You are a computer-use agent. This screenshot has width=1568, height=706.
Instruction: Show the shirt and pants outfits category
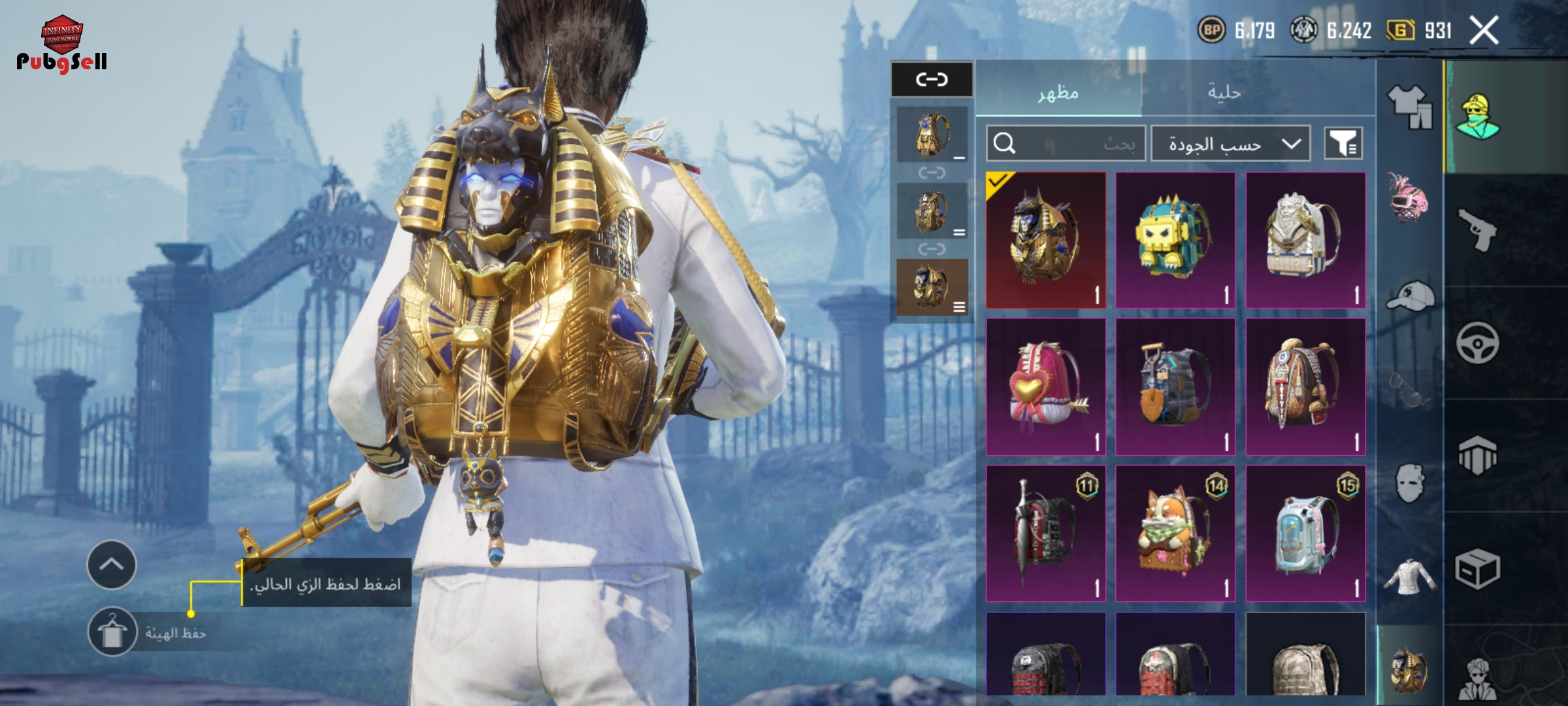point(1409,106)
